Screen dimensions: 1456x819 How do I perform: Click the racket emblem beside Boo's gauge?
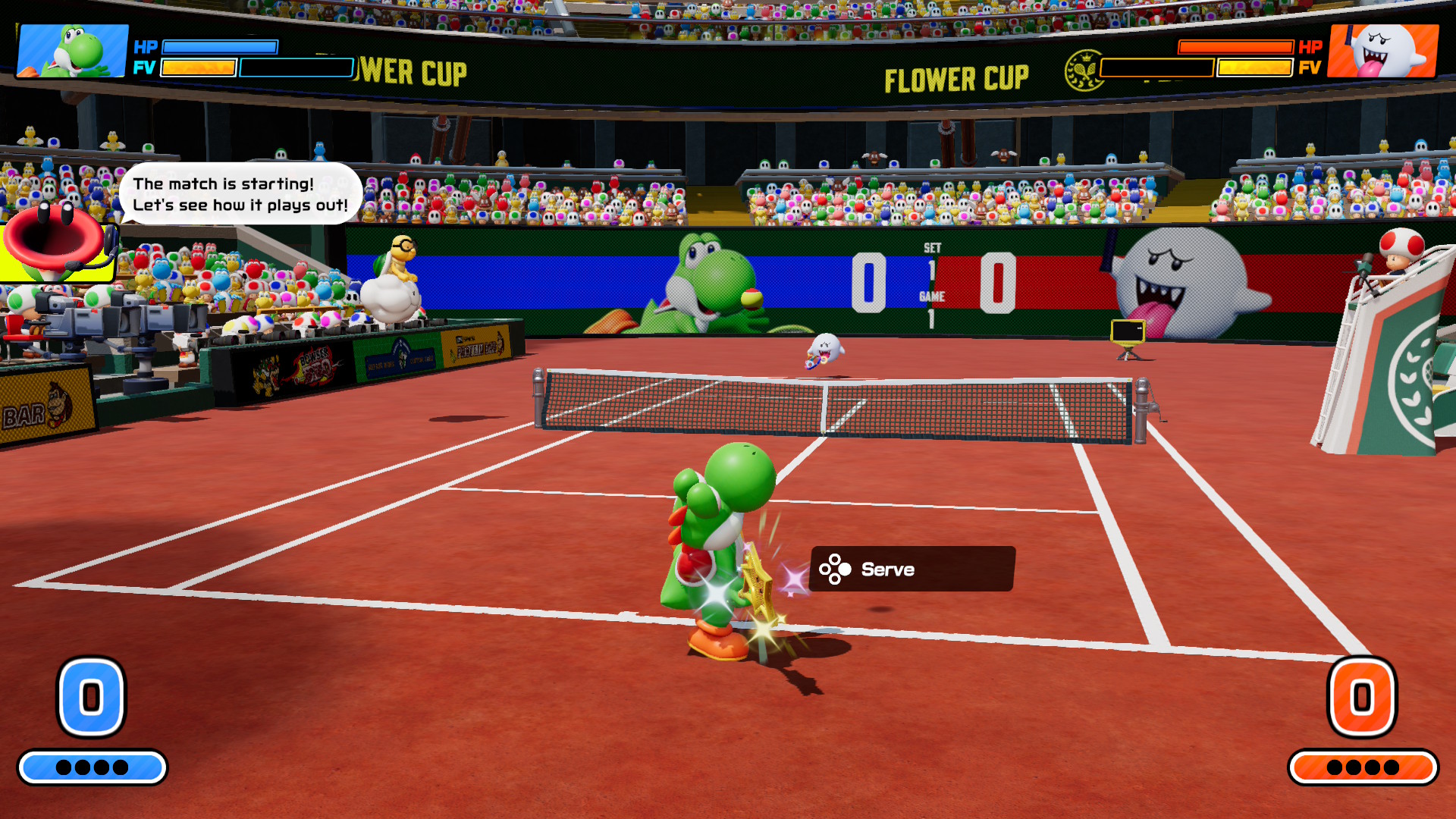(1083, 71)
